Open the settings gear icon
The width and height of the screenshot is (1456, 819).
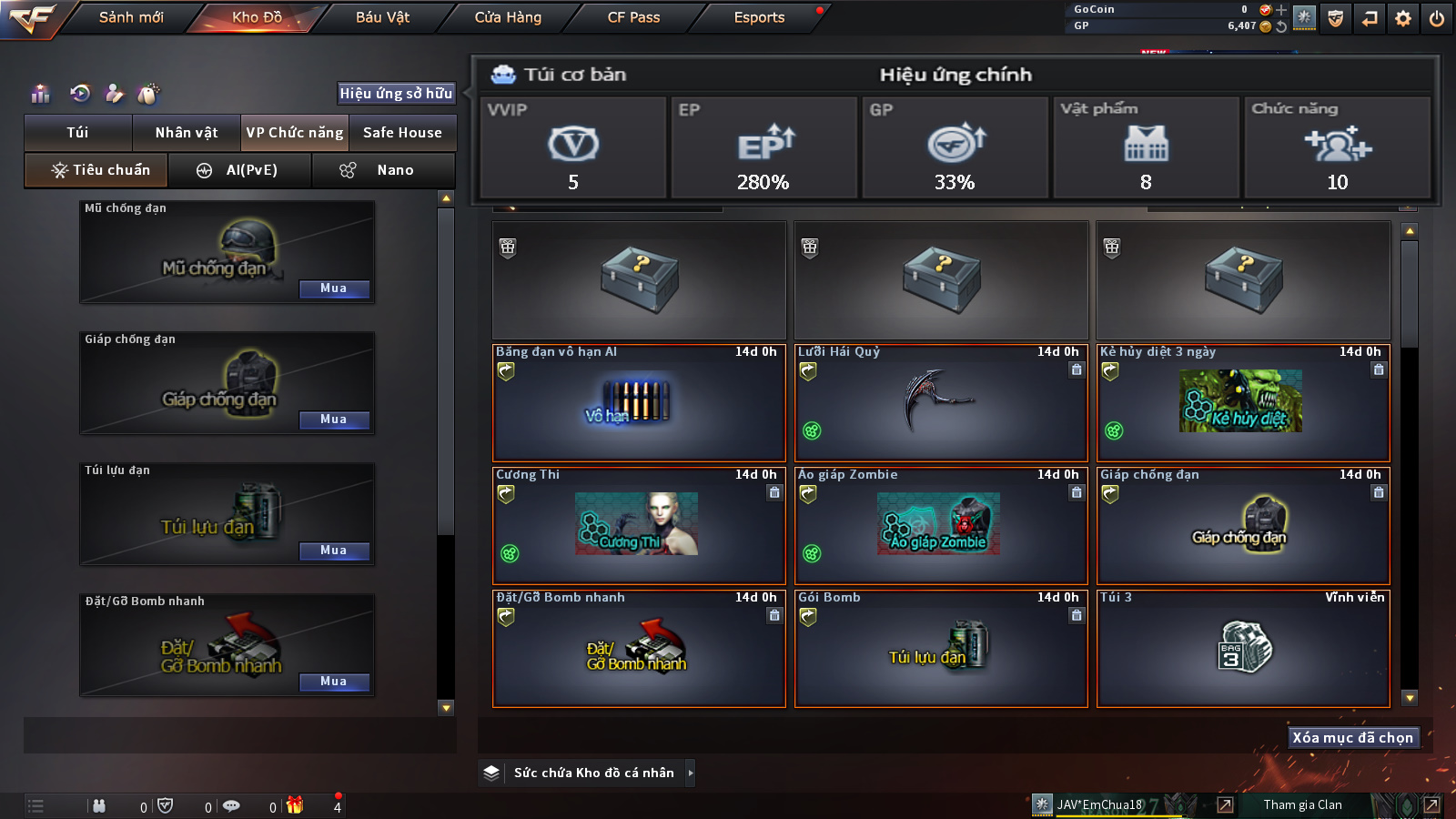pos(1403,18)
